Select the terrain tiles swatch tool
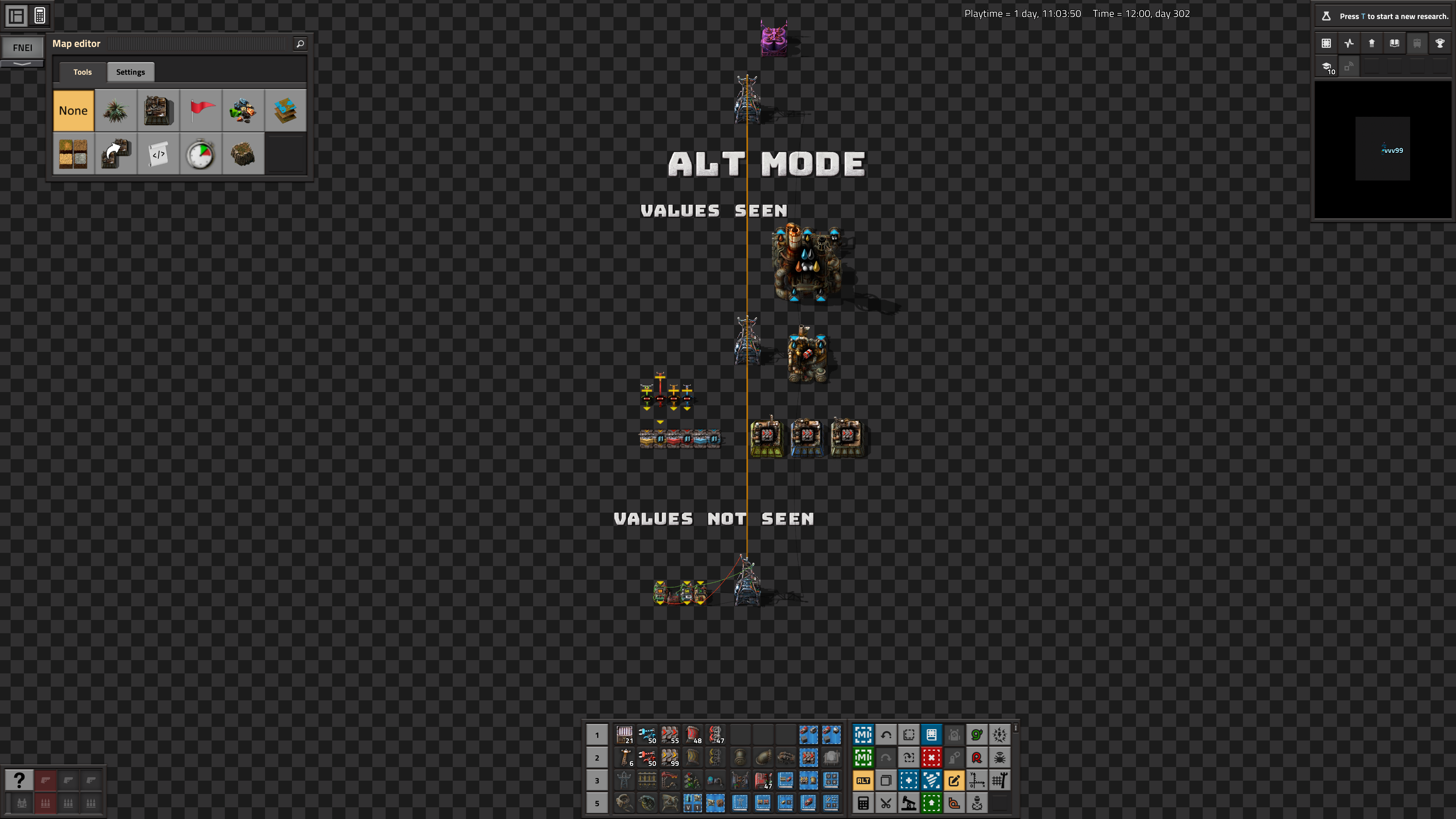The height and width of the screenshot is (819, 1456). pyautogui.click(x=73, y=153)
